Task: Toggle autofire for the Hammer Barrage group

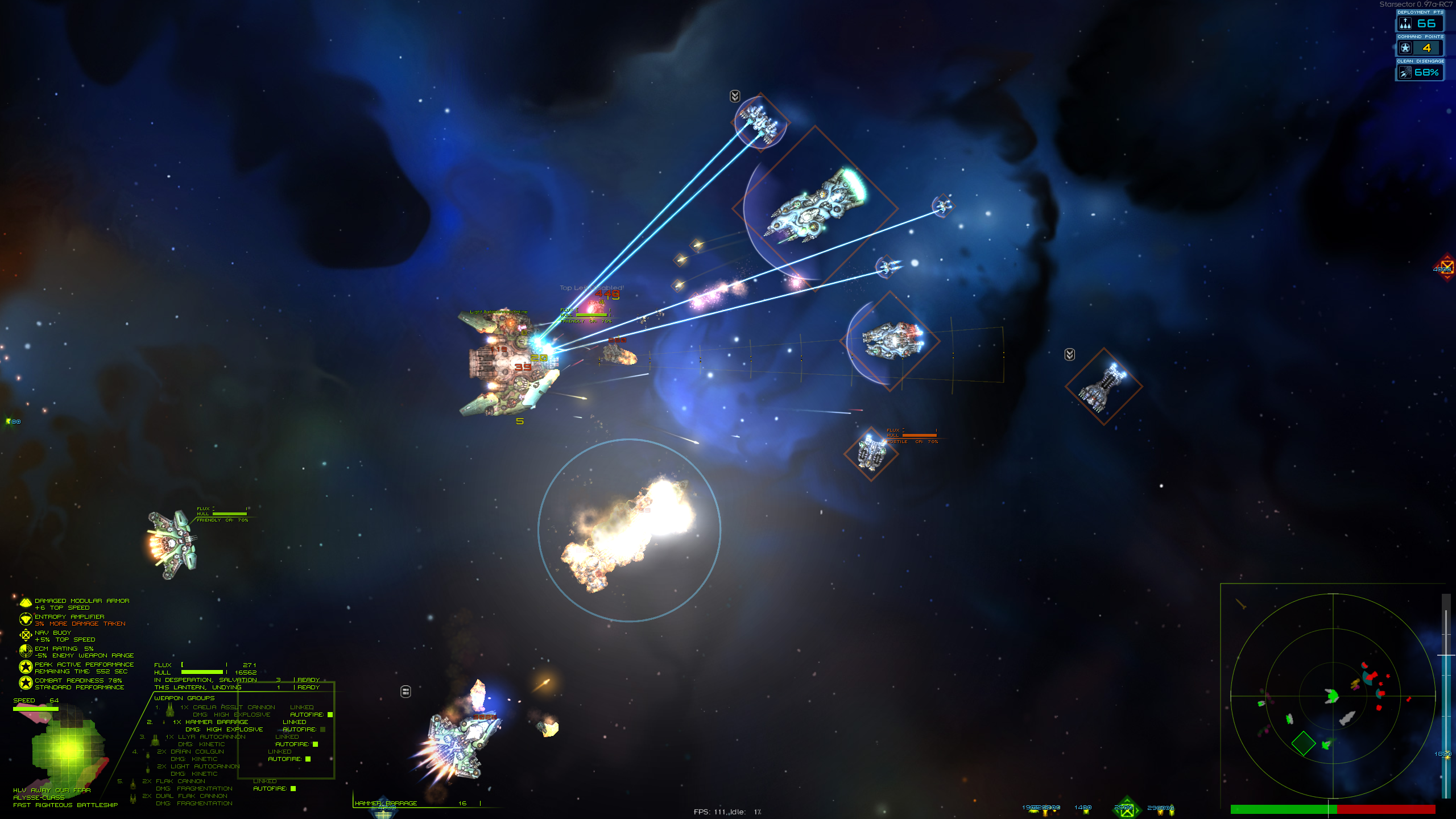Action: tap(322, 730)
